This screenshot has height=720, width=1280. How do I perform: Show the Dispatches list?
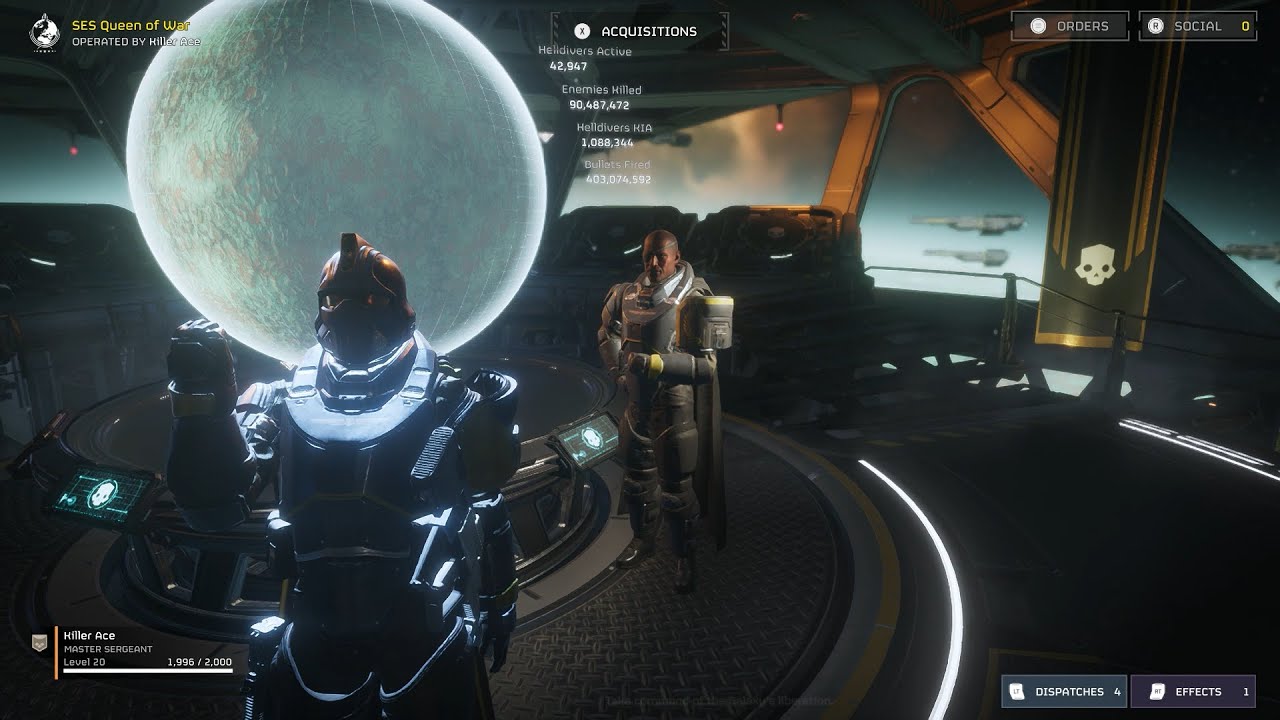tap(1064, 691)
